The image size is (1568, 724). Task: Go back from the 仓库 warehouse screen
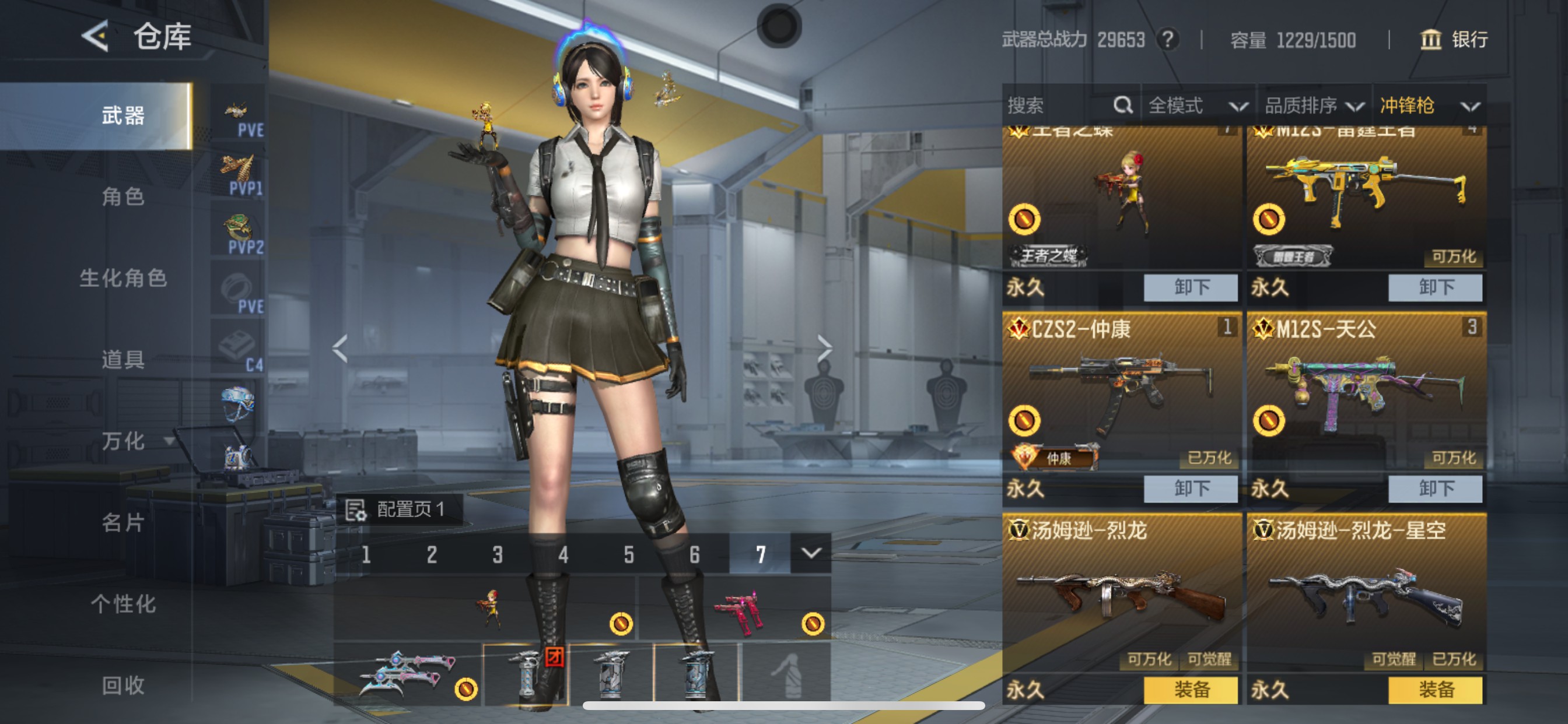96,37
